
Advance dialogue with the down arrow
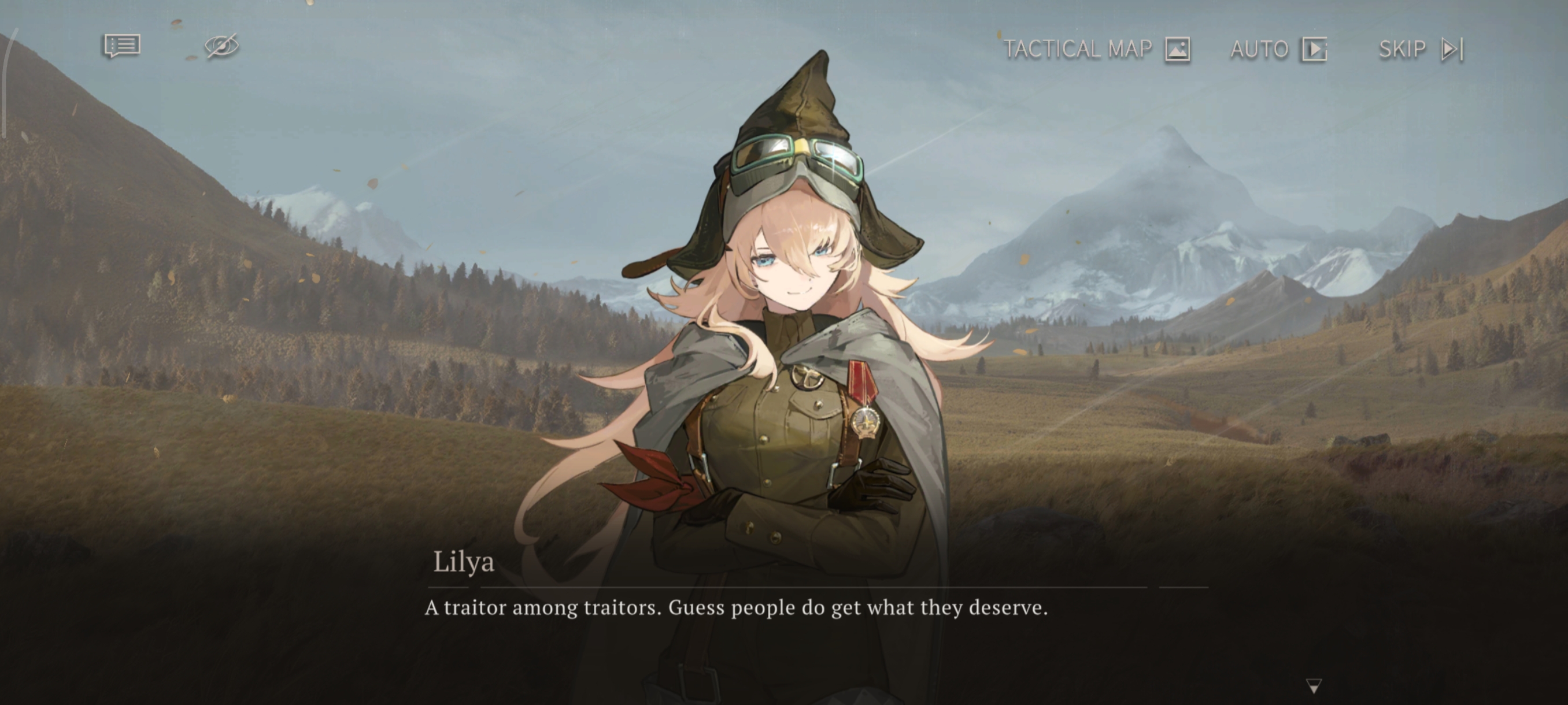pyautogui.click(x=1314, y=686)
